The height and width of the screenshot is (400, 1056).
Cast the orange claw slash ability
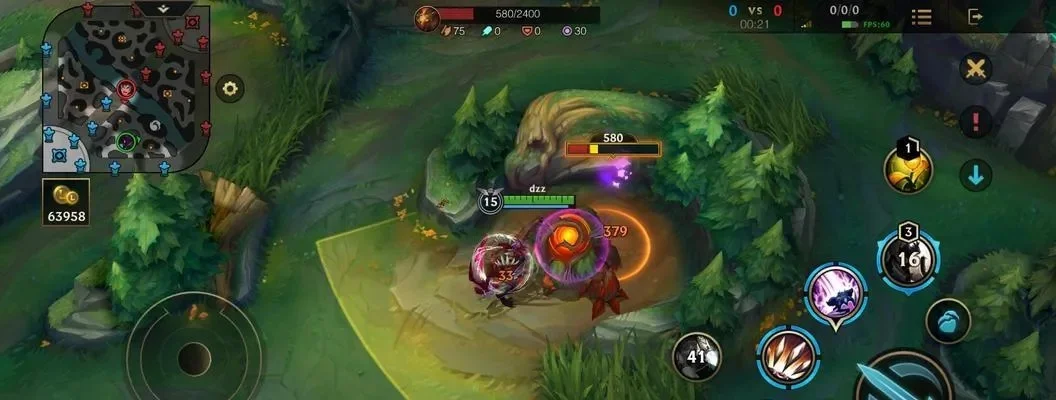tap(788, 355)
